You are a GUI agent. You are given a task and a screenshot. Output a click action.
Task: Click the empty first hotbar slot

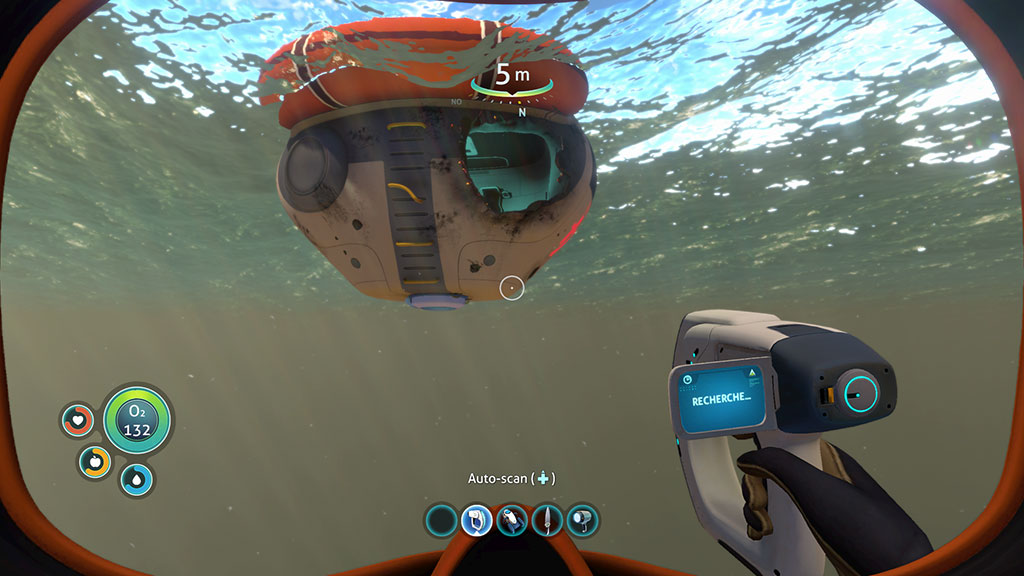pos(441,520)
